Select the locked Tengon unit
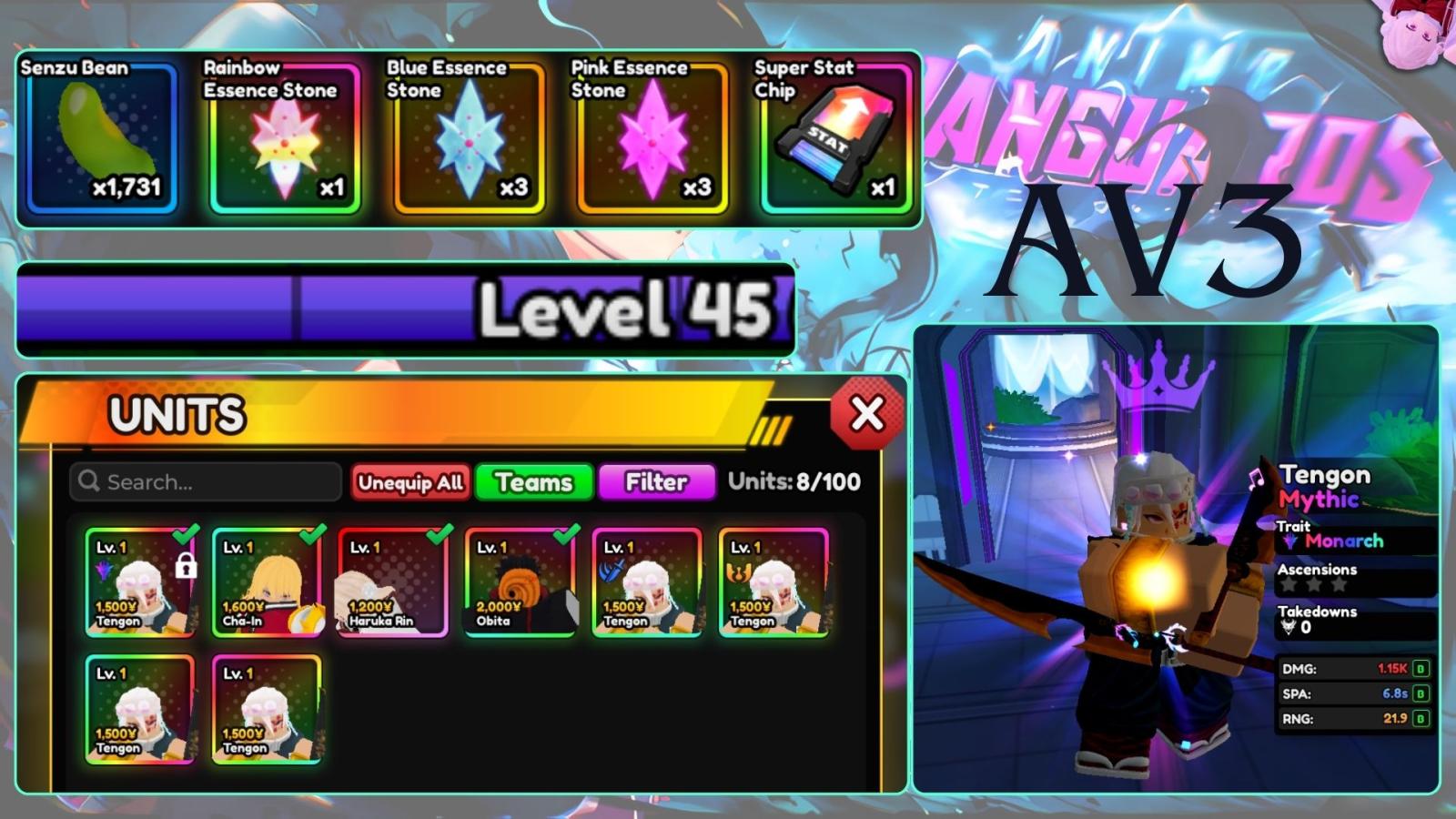1456x819 pixels. coord(140,582)
